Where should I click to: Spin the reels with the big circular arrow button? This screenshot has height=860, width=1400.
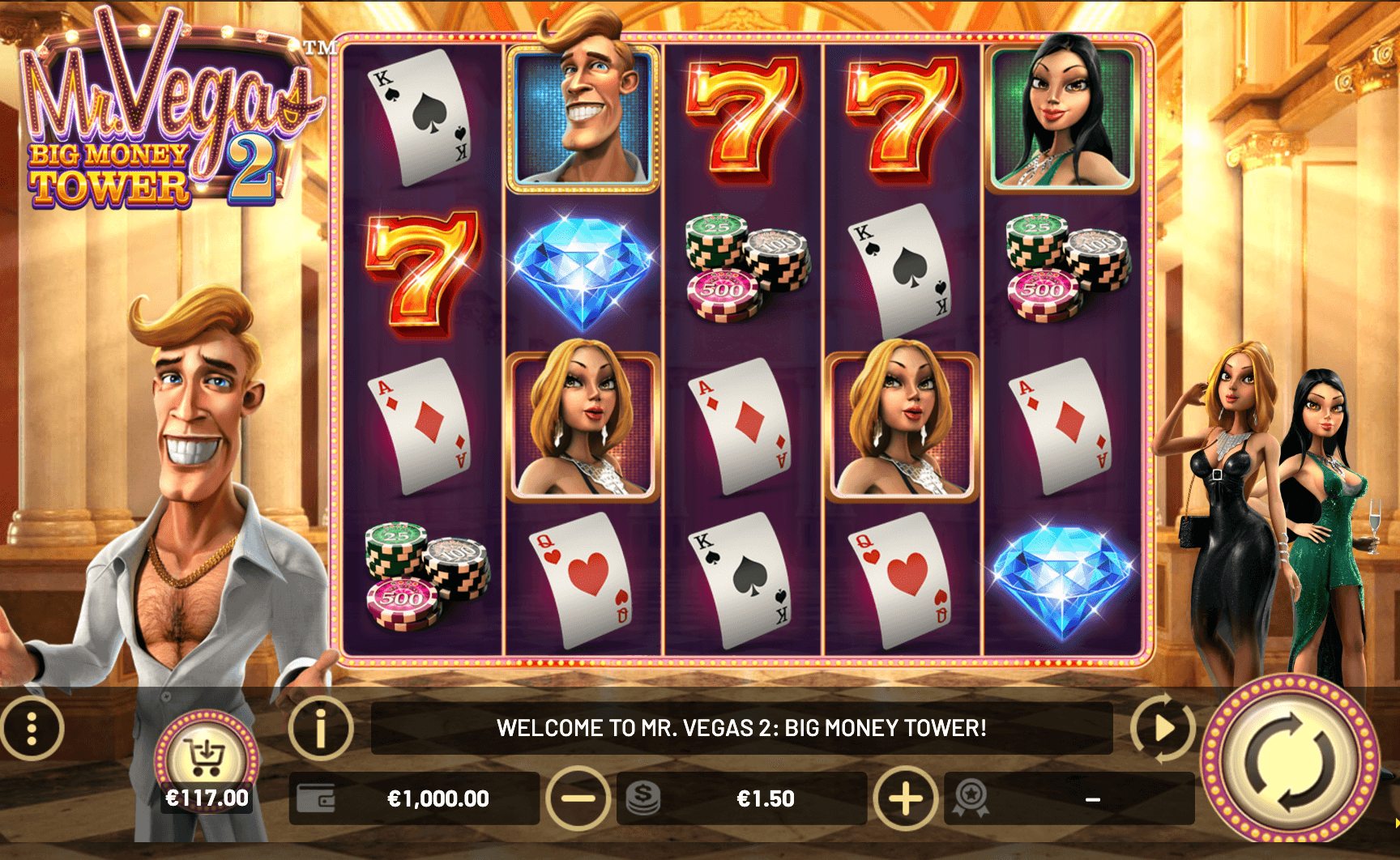tap(1289, 760)
